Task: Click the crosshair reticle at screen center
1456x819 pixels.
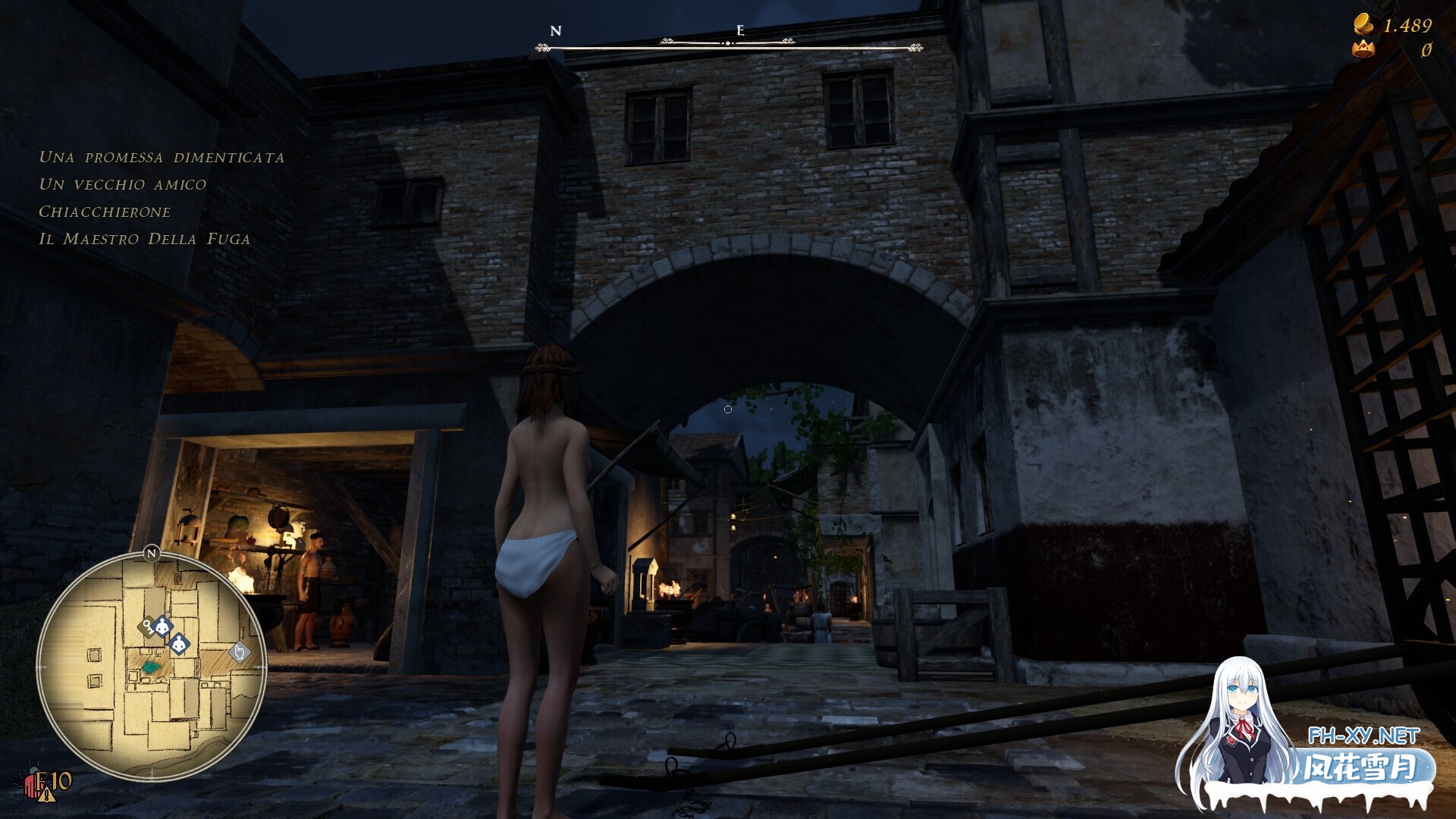Action: (x=728, y=409)
